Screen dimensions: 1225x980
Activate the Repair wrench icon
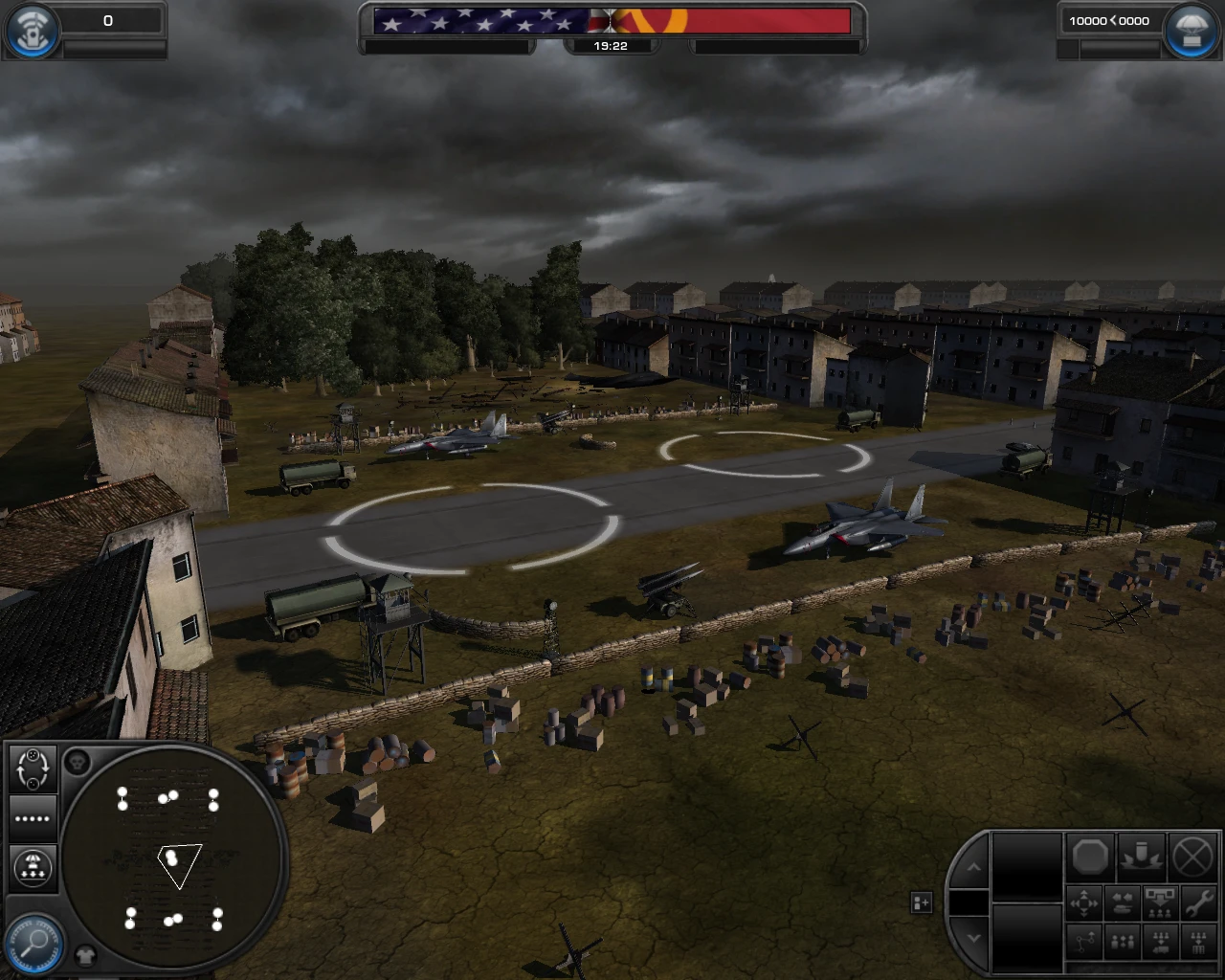(1198, 902)
